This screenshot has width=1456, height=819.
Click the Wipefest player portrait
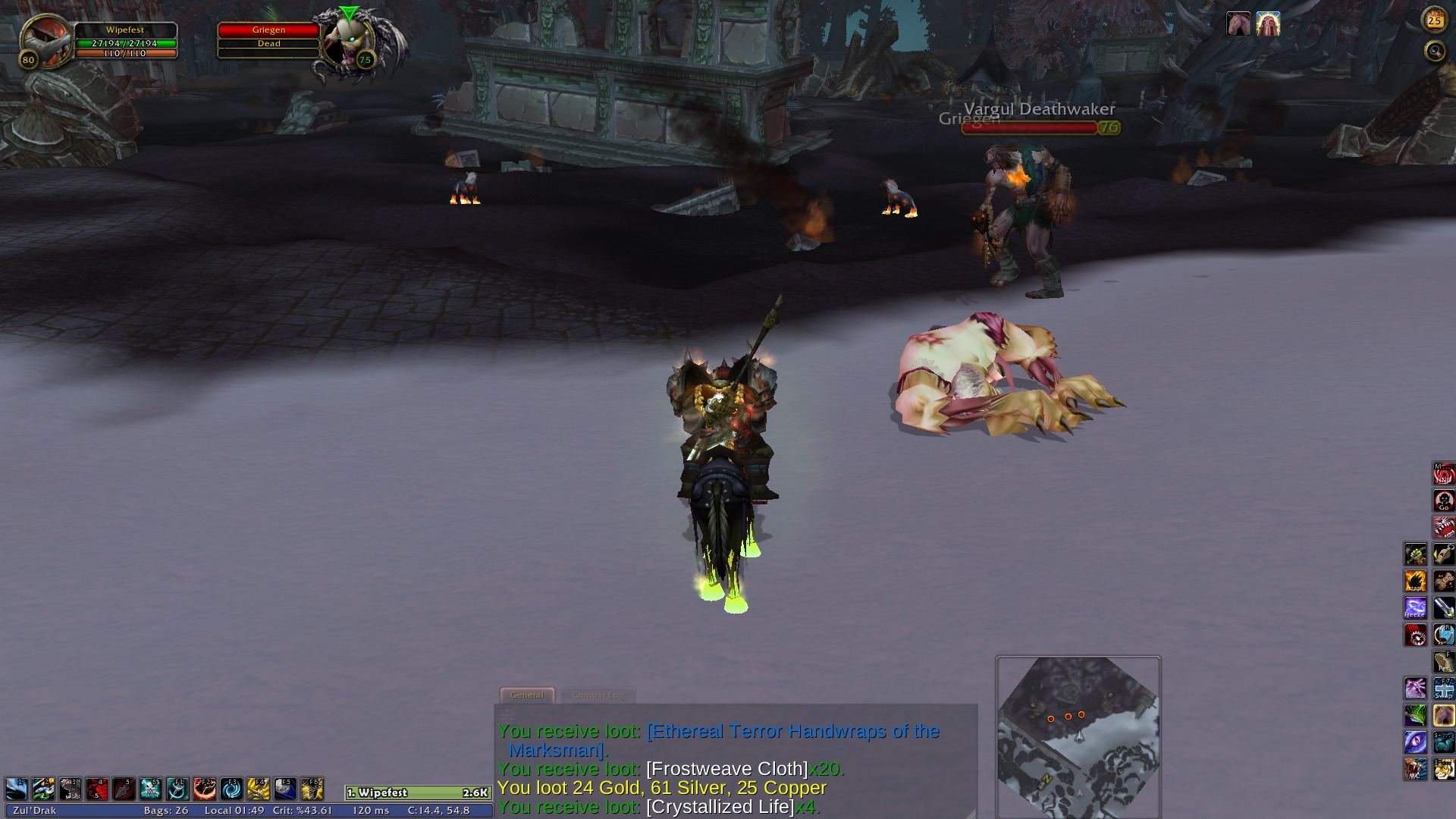coord(45,41)
